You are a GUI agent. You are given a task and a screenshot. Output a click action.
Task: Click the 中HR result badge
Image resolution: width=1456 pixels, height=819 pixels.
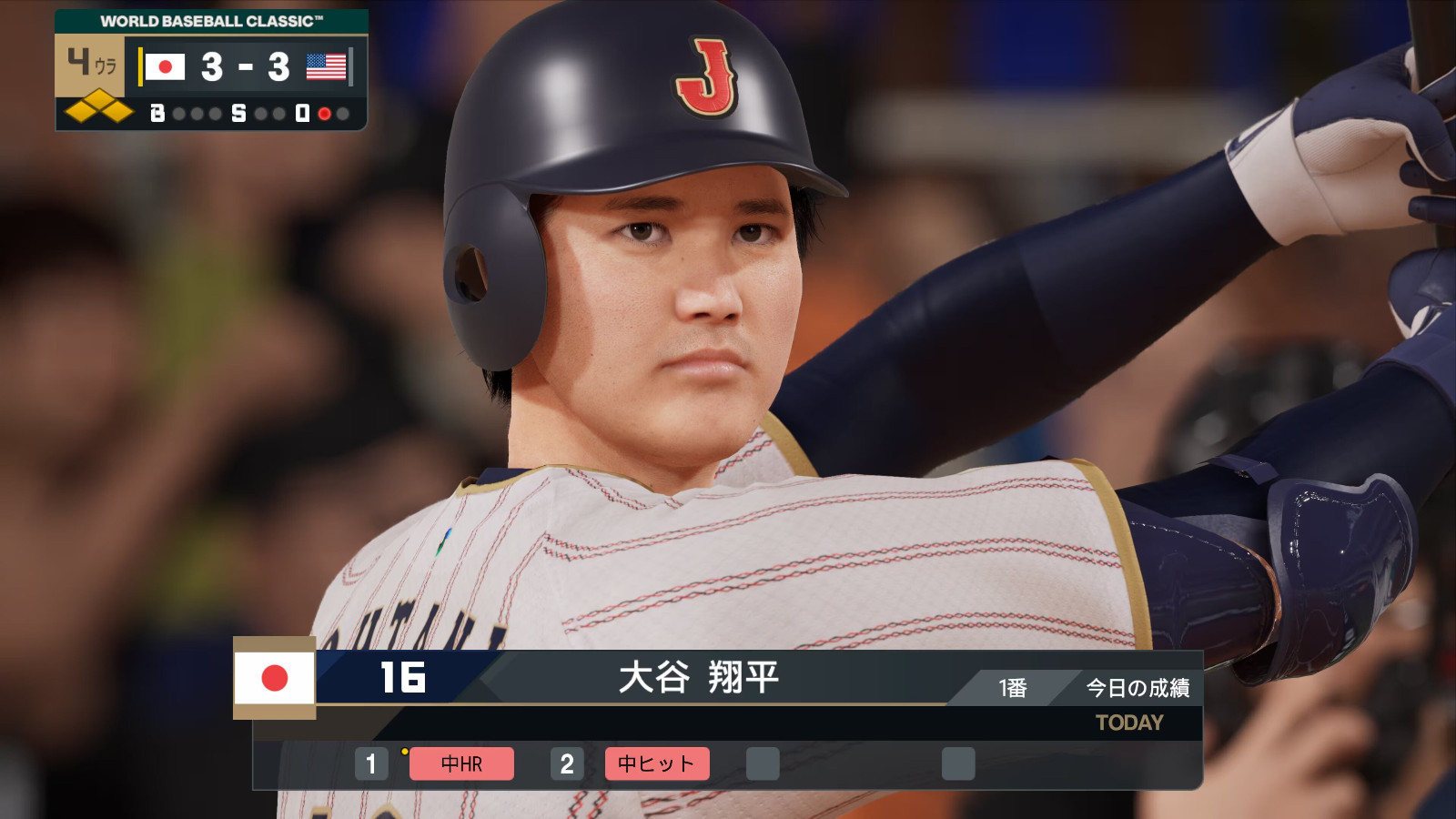tap(460, 764)
